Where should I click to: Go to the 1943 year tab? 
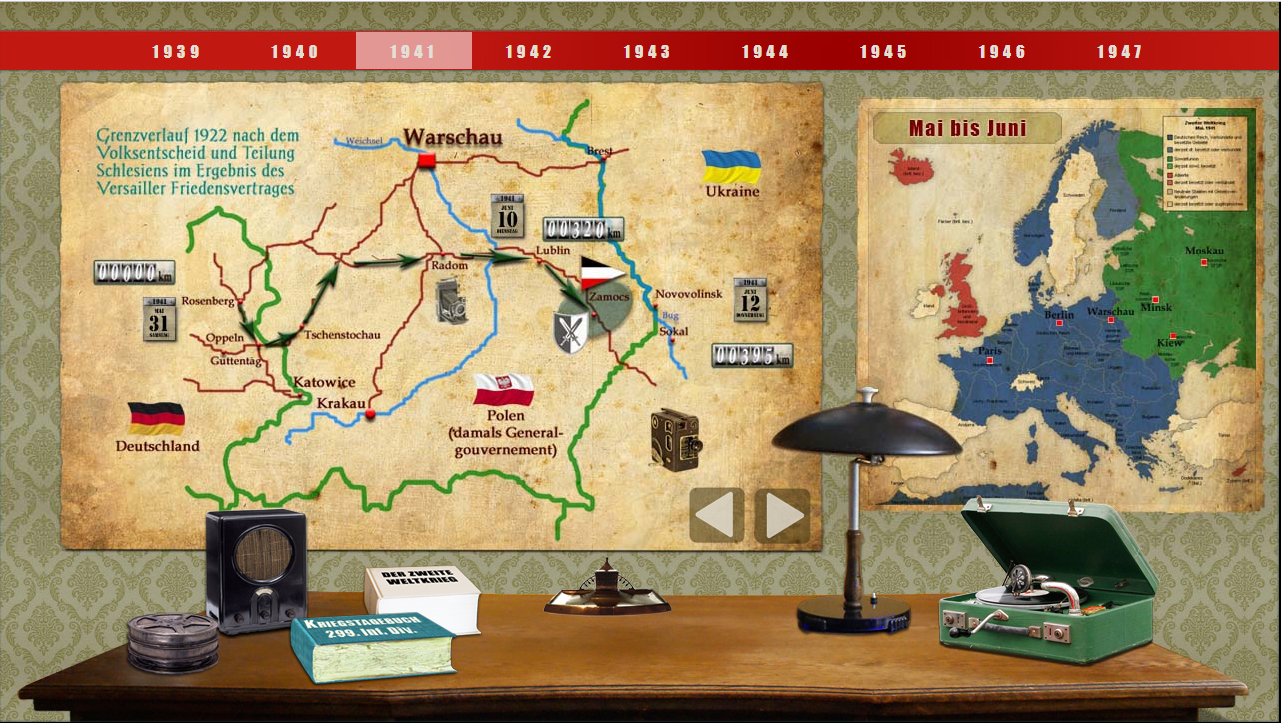[x=647, y=52]
